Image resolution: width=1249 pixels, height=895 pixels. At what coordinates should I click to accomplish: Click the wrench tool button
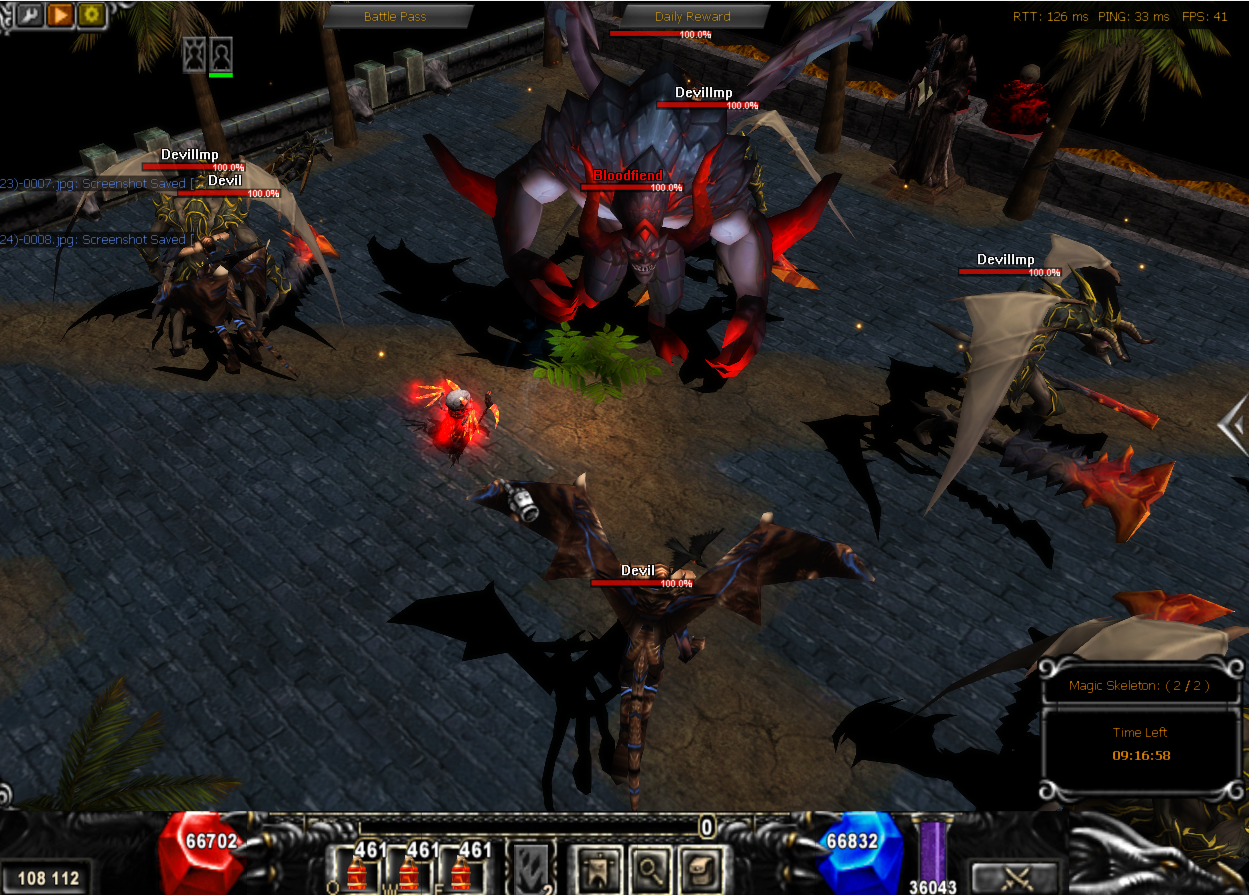28,15
